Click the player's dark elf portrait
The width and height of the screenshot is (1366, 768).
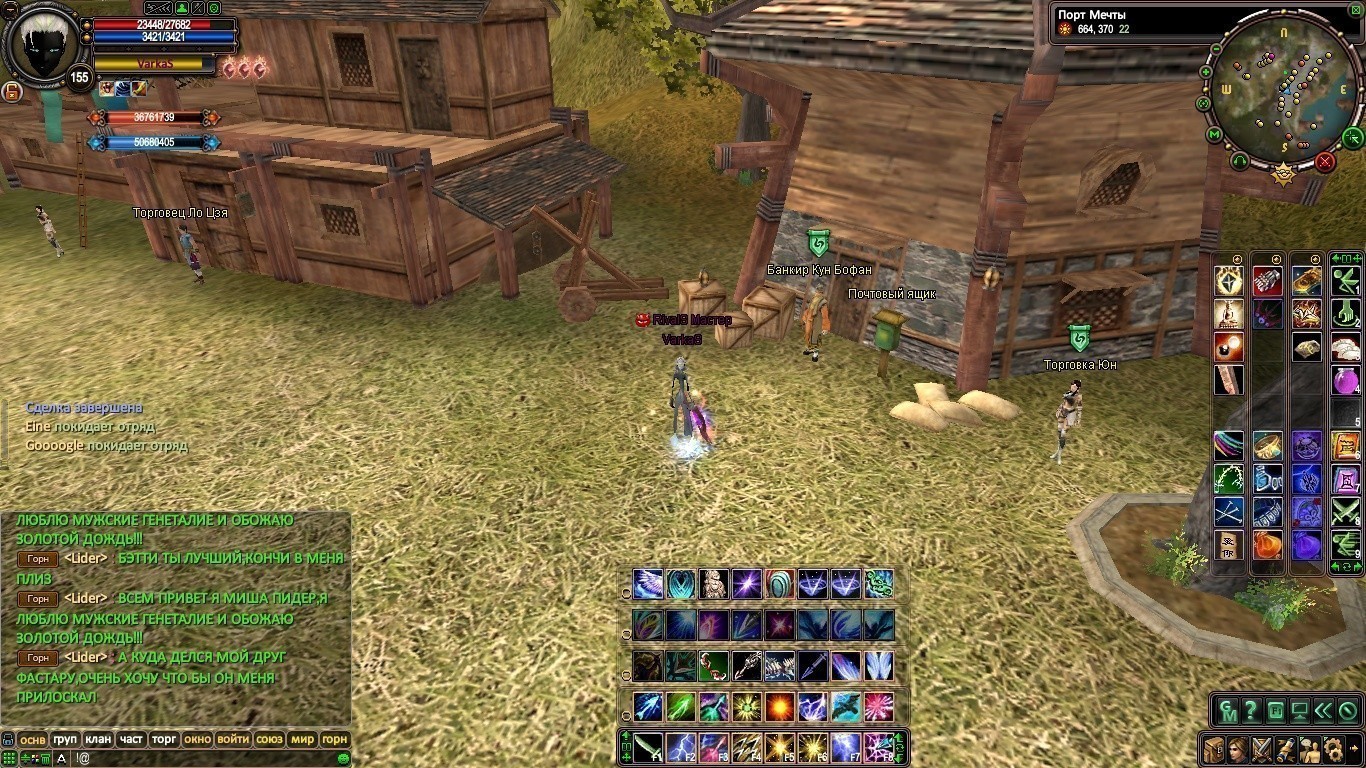point(40,45)
